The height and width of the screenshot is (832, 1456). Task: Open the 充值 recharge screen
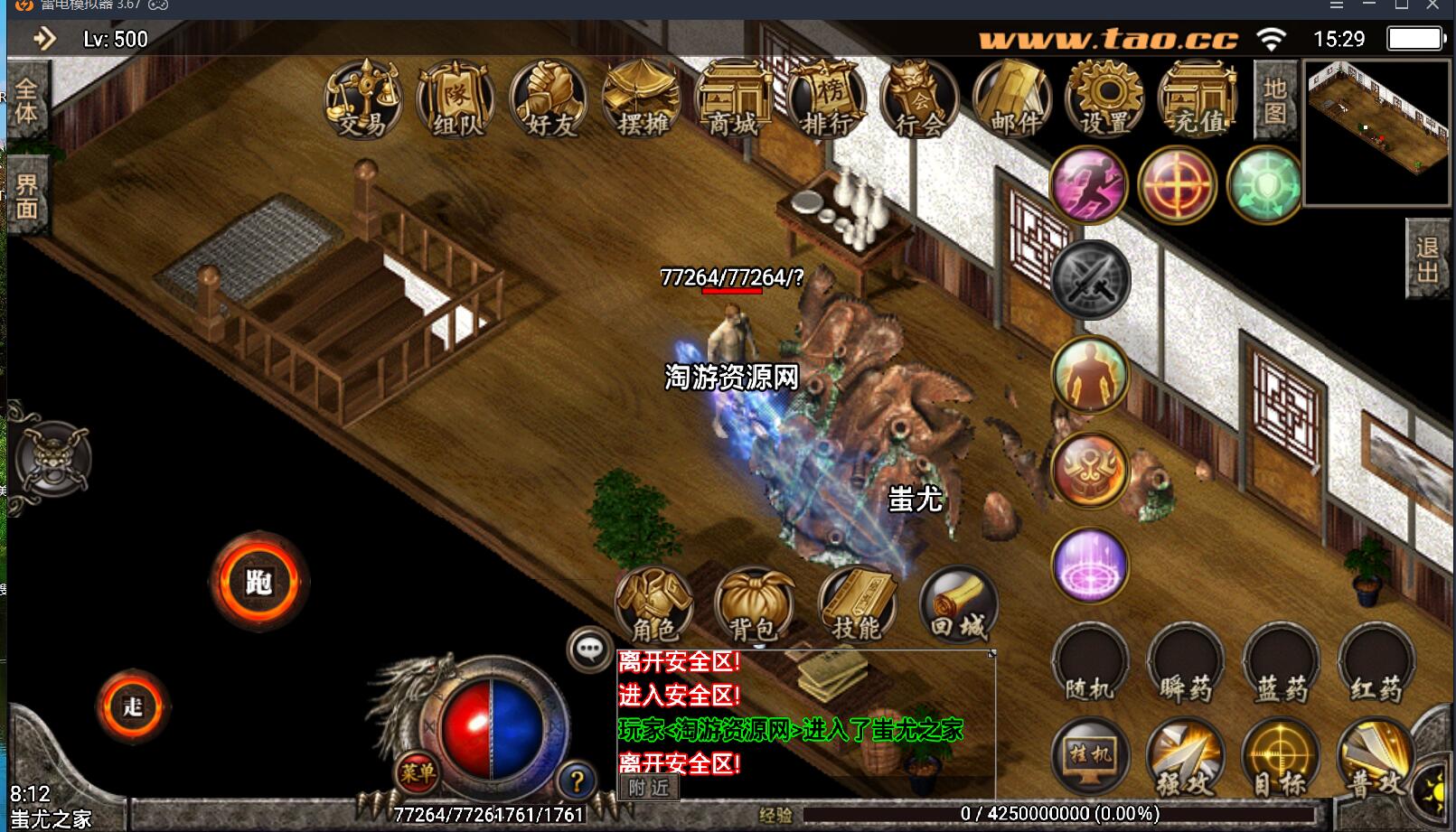pos(1198,99)
